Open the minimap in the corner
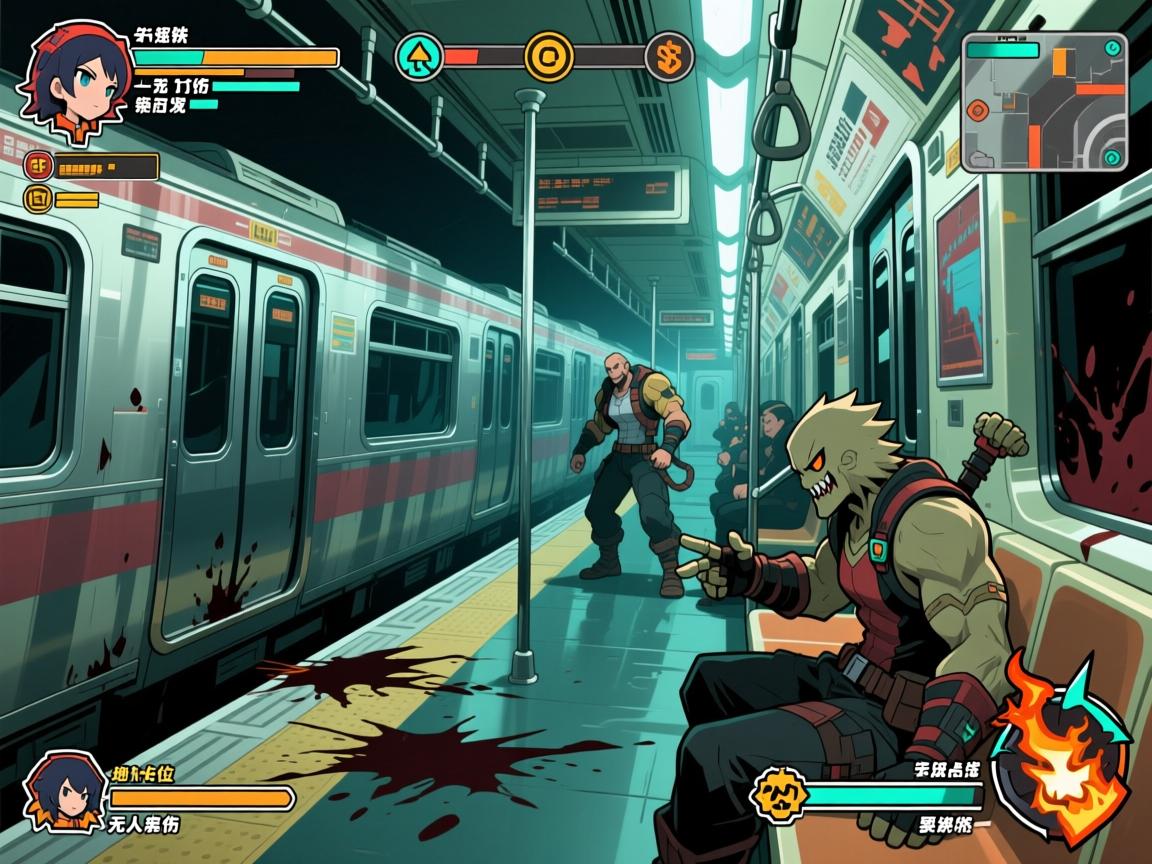Screen dimensions: 1152x864 click(1044, 102)
